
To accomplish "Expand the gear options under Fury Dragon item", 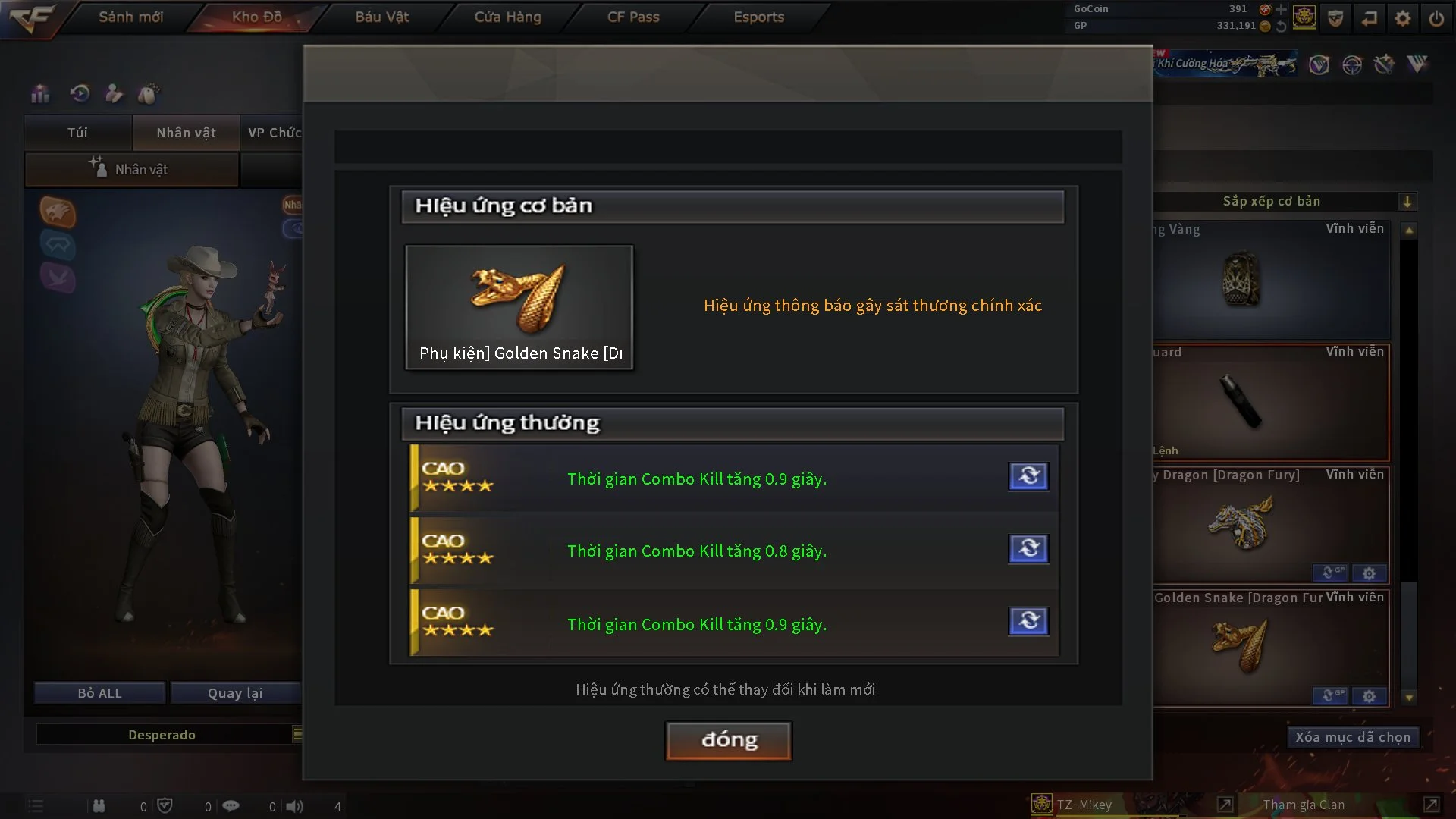I will (x=1370, y=574).
